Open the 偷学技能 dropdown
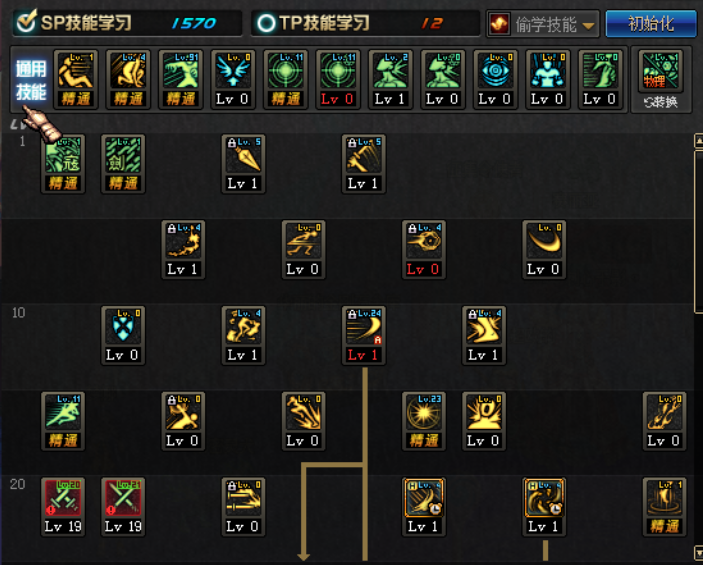Image resolution: width=703 pixels, height=565 pixels. [543, 24]
